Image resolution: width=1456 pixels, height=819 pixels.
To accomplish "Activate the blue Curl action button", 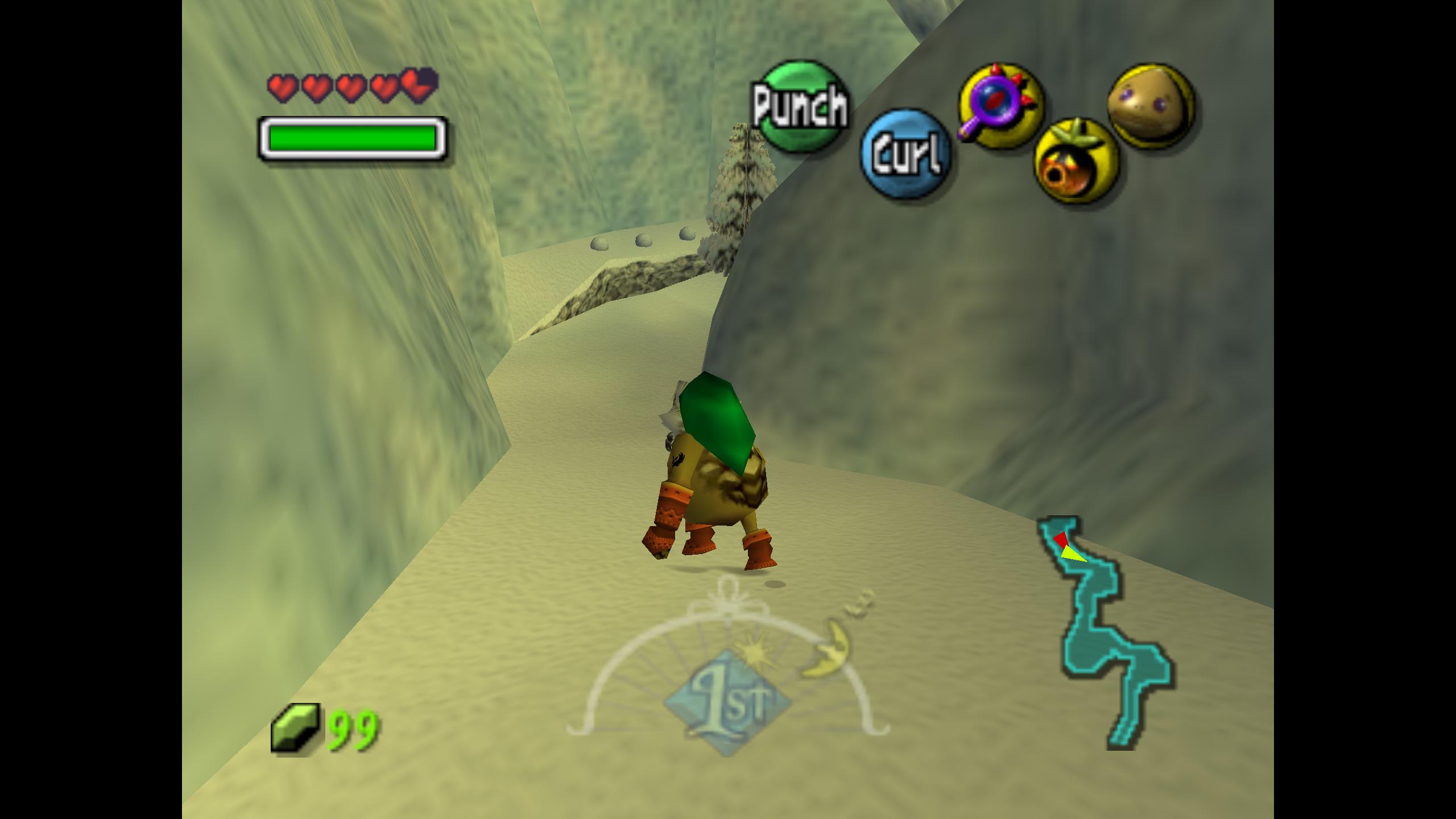I will [x=905, y=154].
